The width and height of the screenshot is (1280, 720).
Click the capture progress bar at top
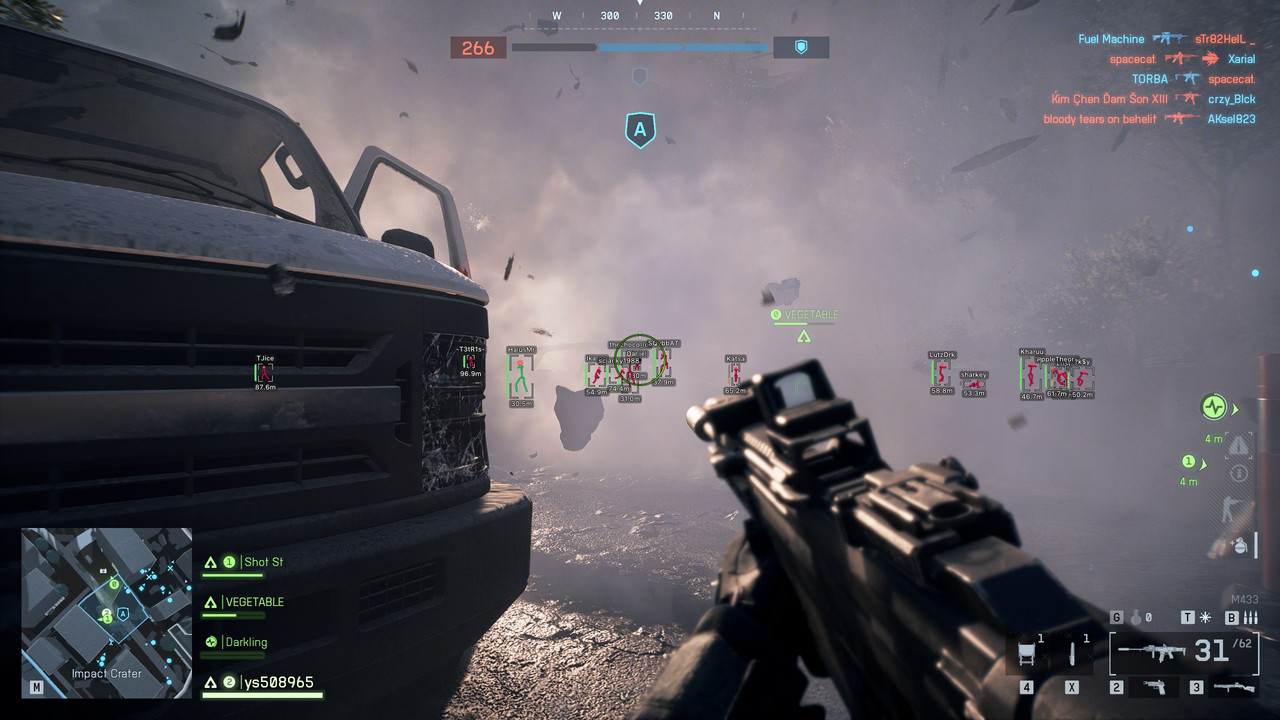[640, 47]
